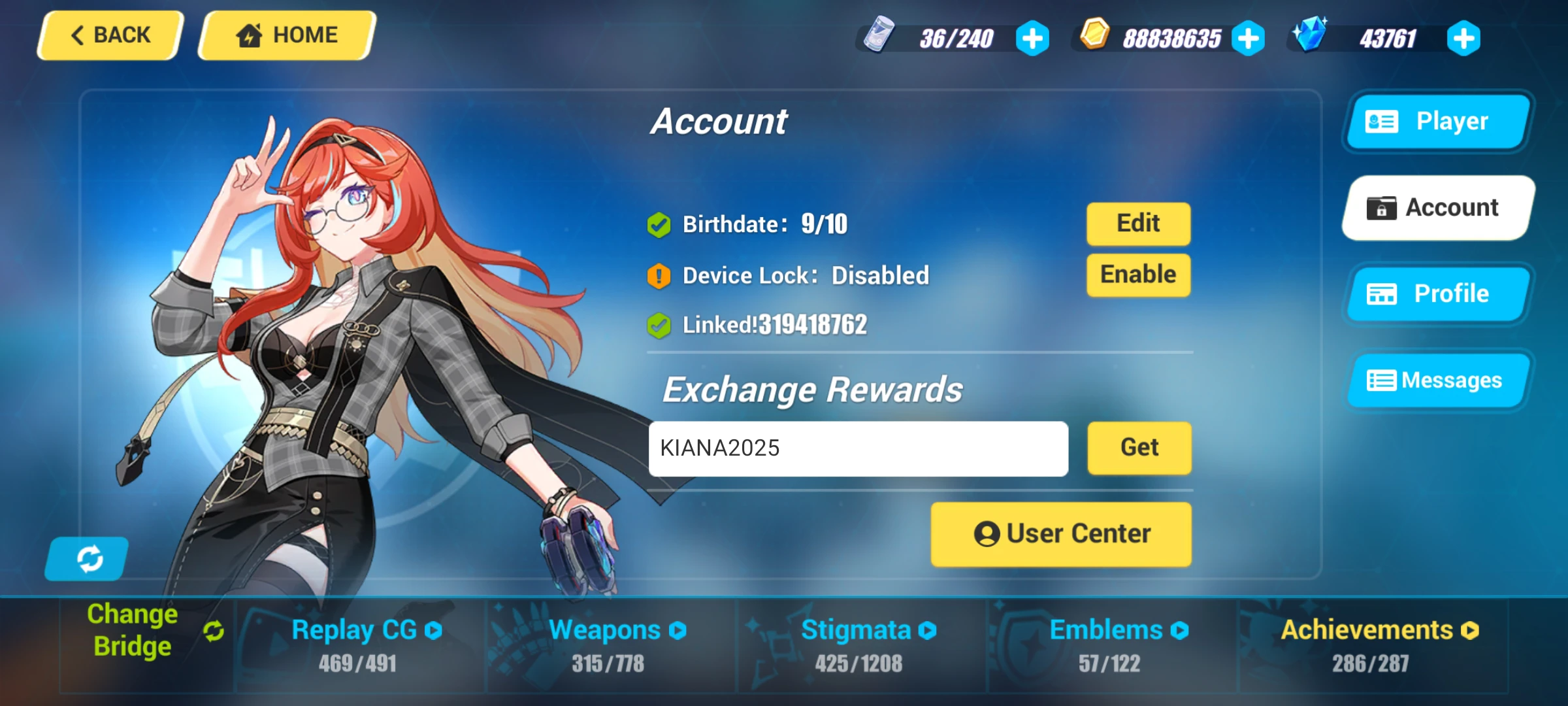Click the gold coin currency icon
This screenshot has width=1568, height=706.
[x=1096, y=36]
